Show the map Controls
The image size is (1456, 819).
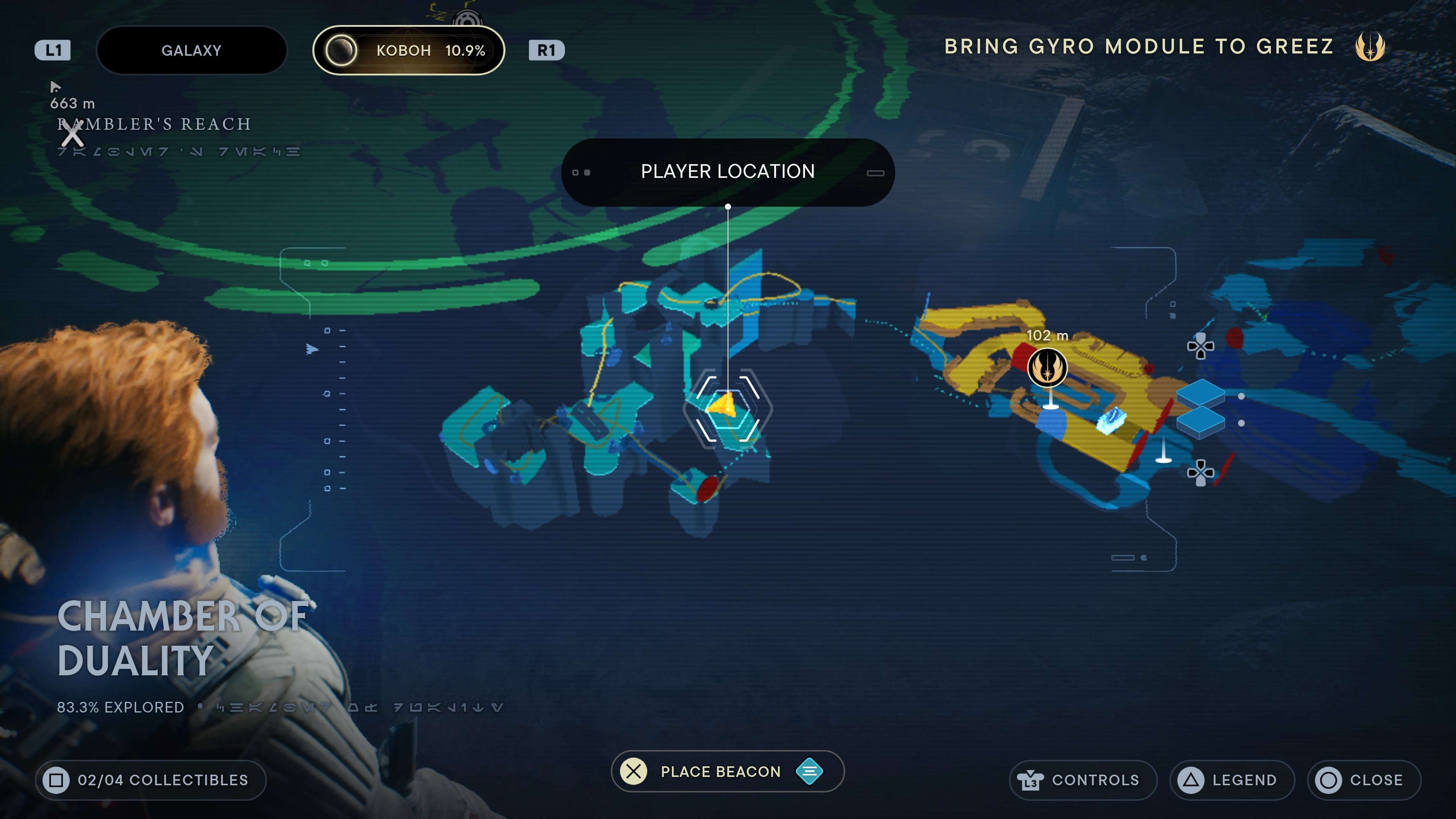click(1083, 780)
